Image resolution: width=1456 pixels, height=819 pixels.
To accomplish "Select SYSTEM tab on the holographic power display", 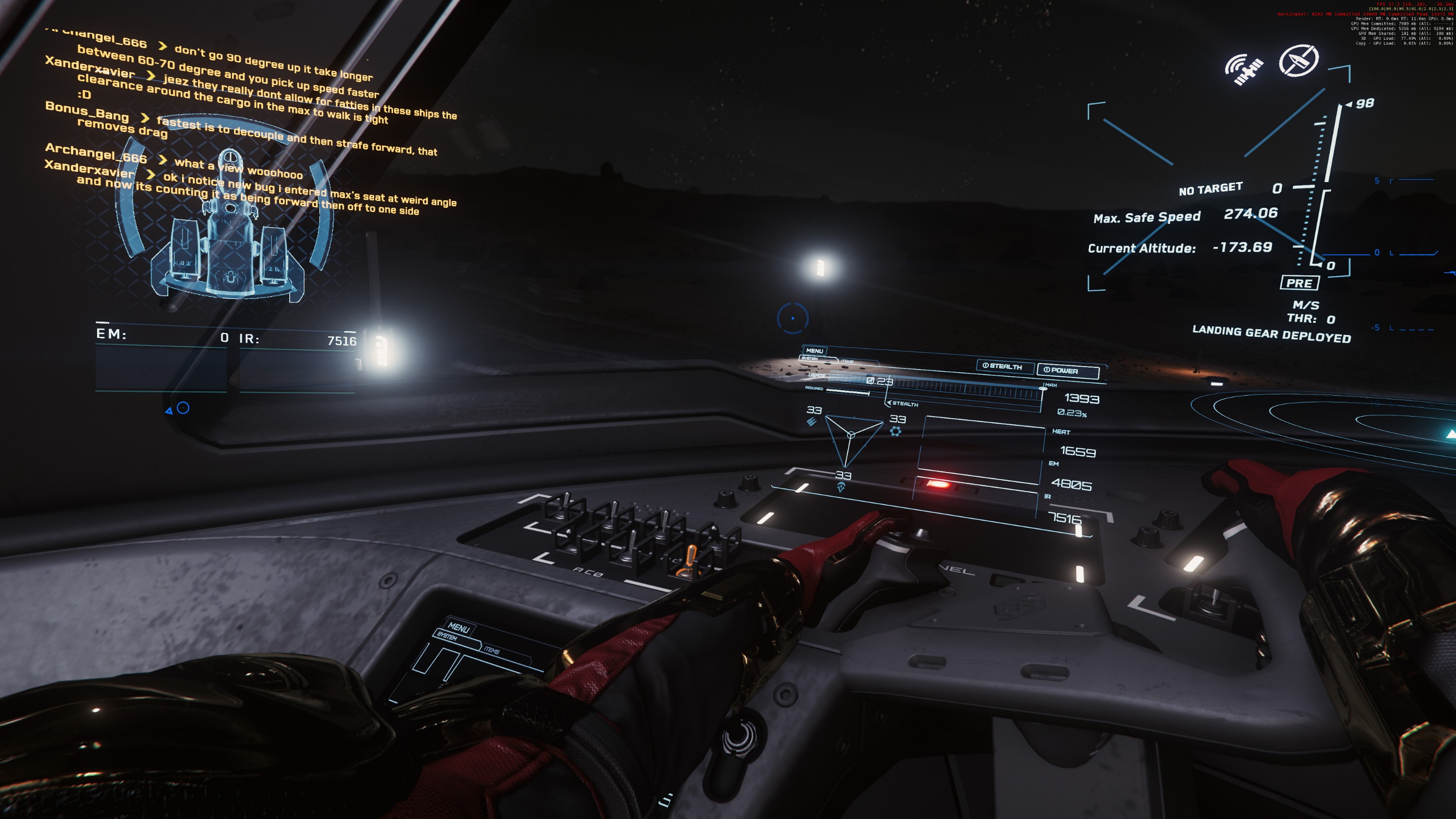I will 810,358.
